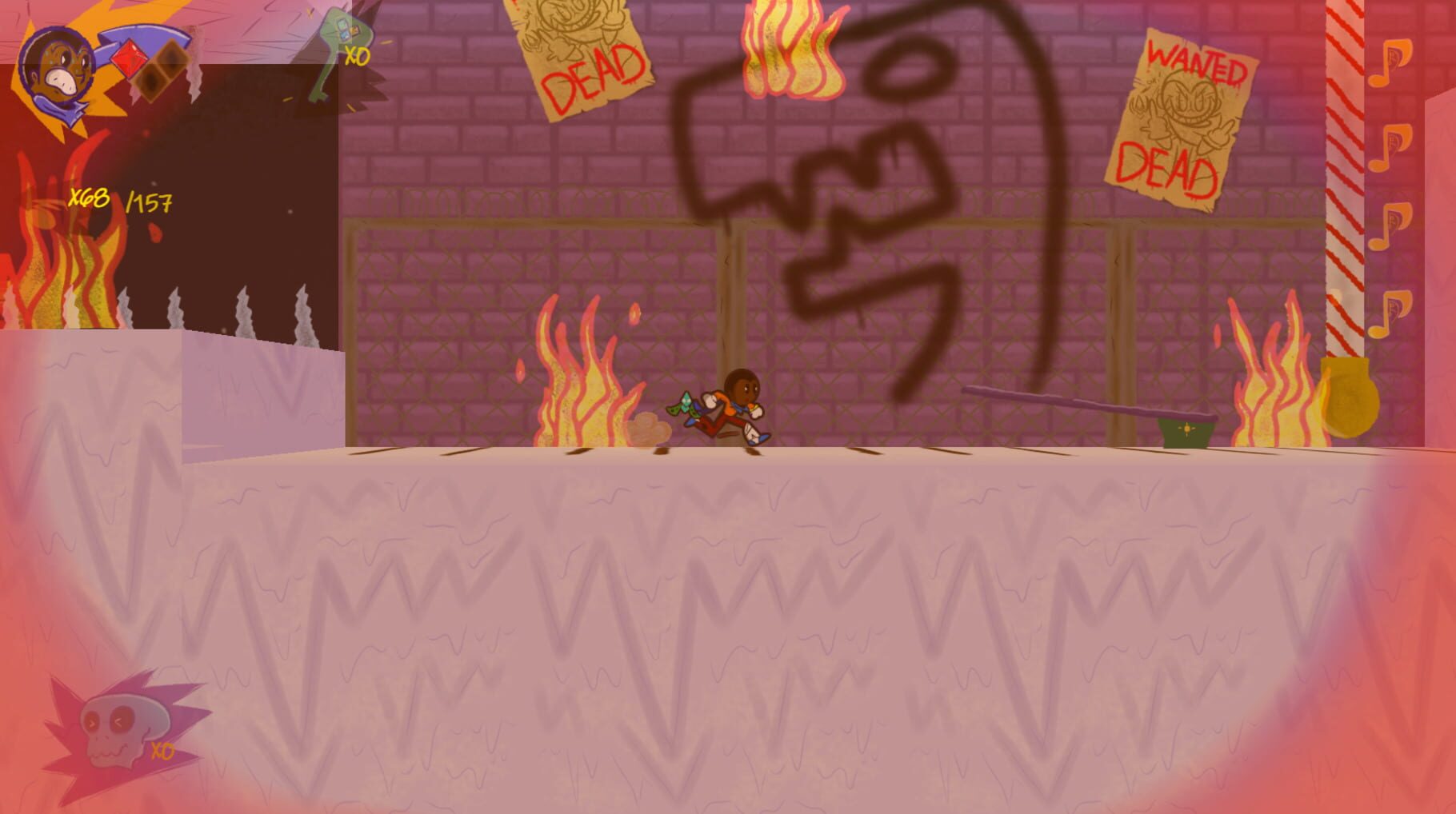The image size is (1456, 814).
Task: Click the X0 key counter text
Action: (358, 56)
